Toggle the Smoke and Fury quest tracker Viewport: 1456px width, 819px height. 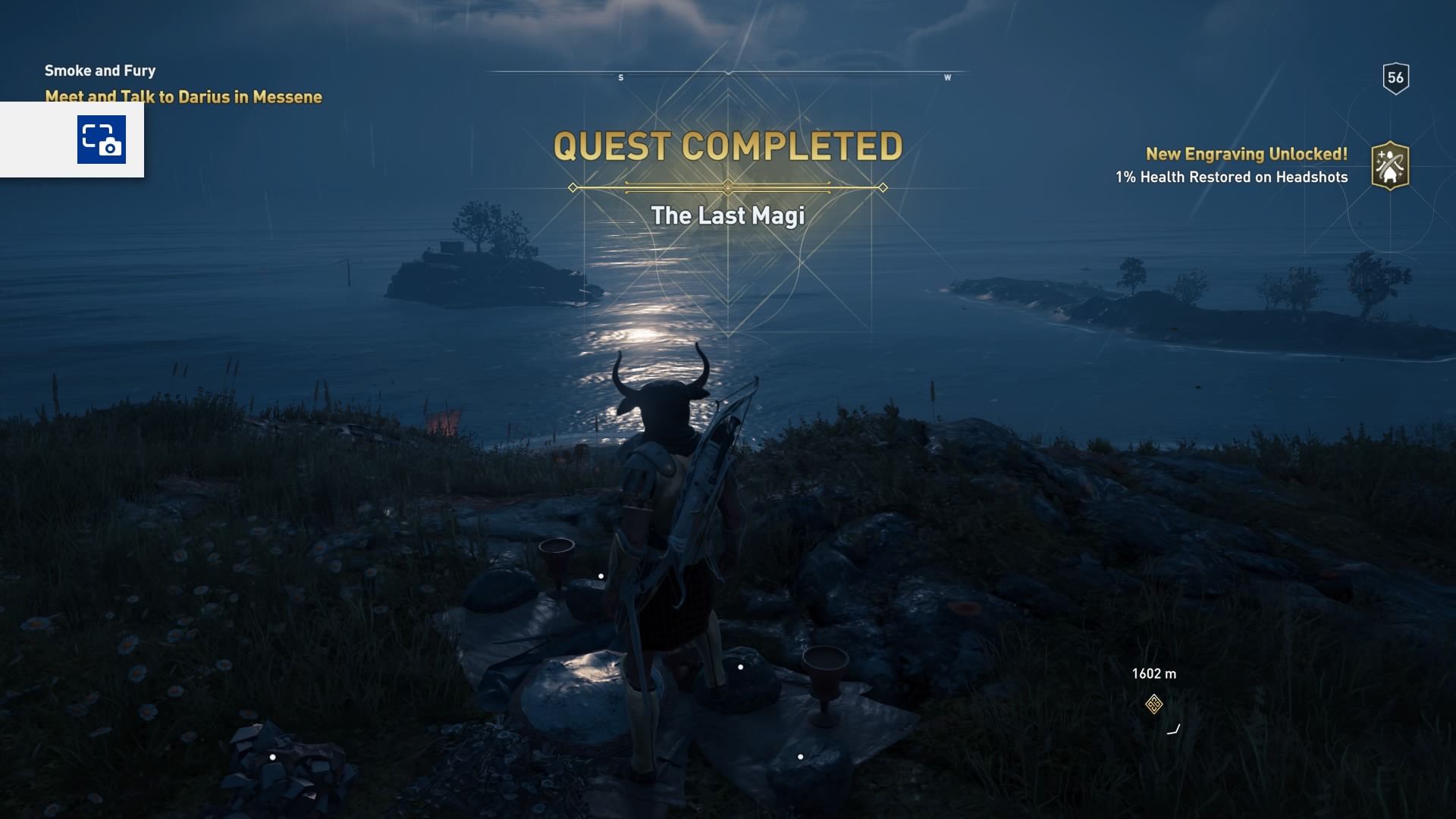[x=99, y=71]
